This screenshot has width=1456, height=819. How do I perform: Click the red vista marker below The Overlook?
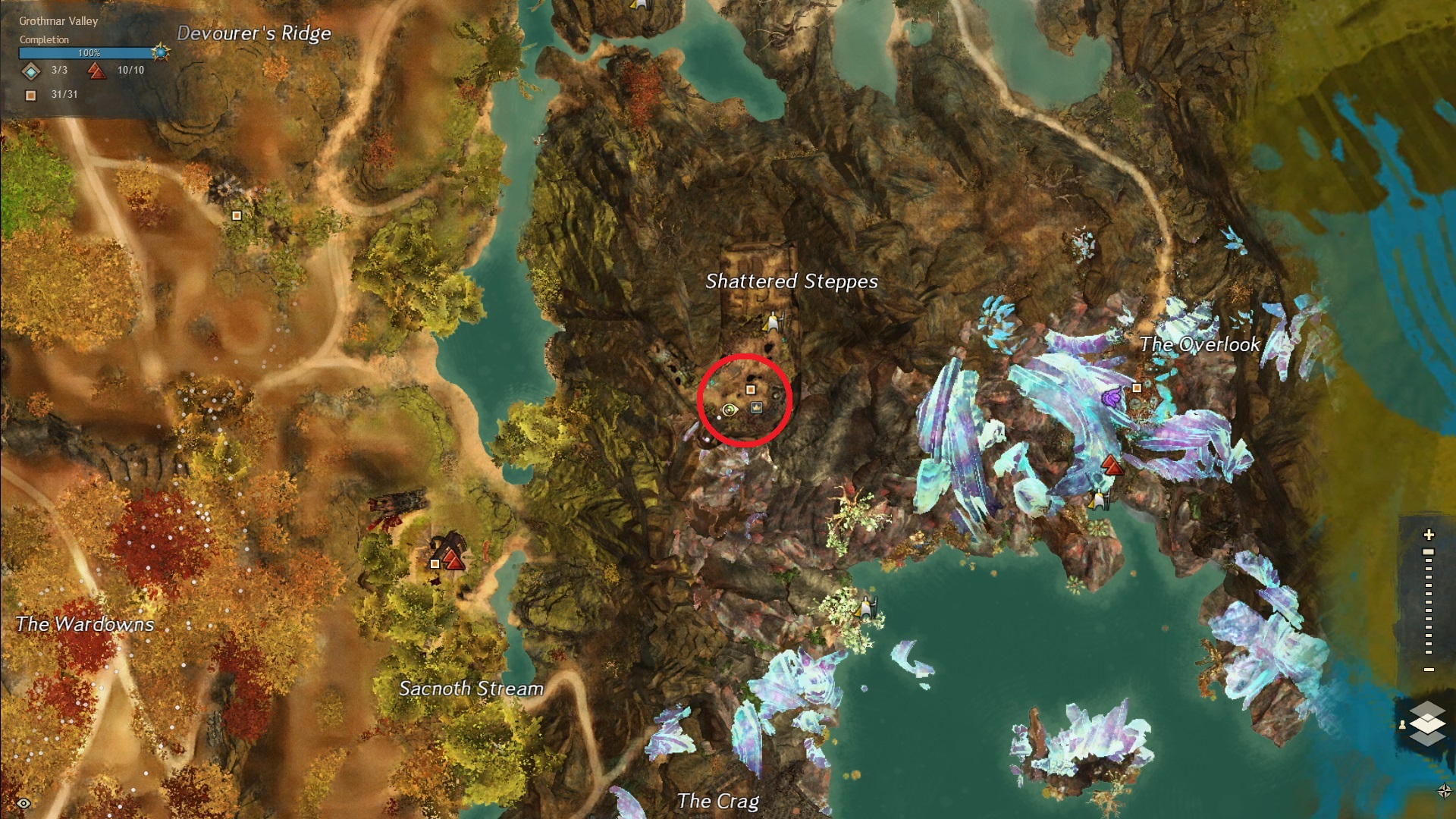pos(1112,464)
